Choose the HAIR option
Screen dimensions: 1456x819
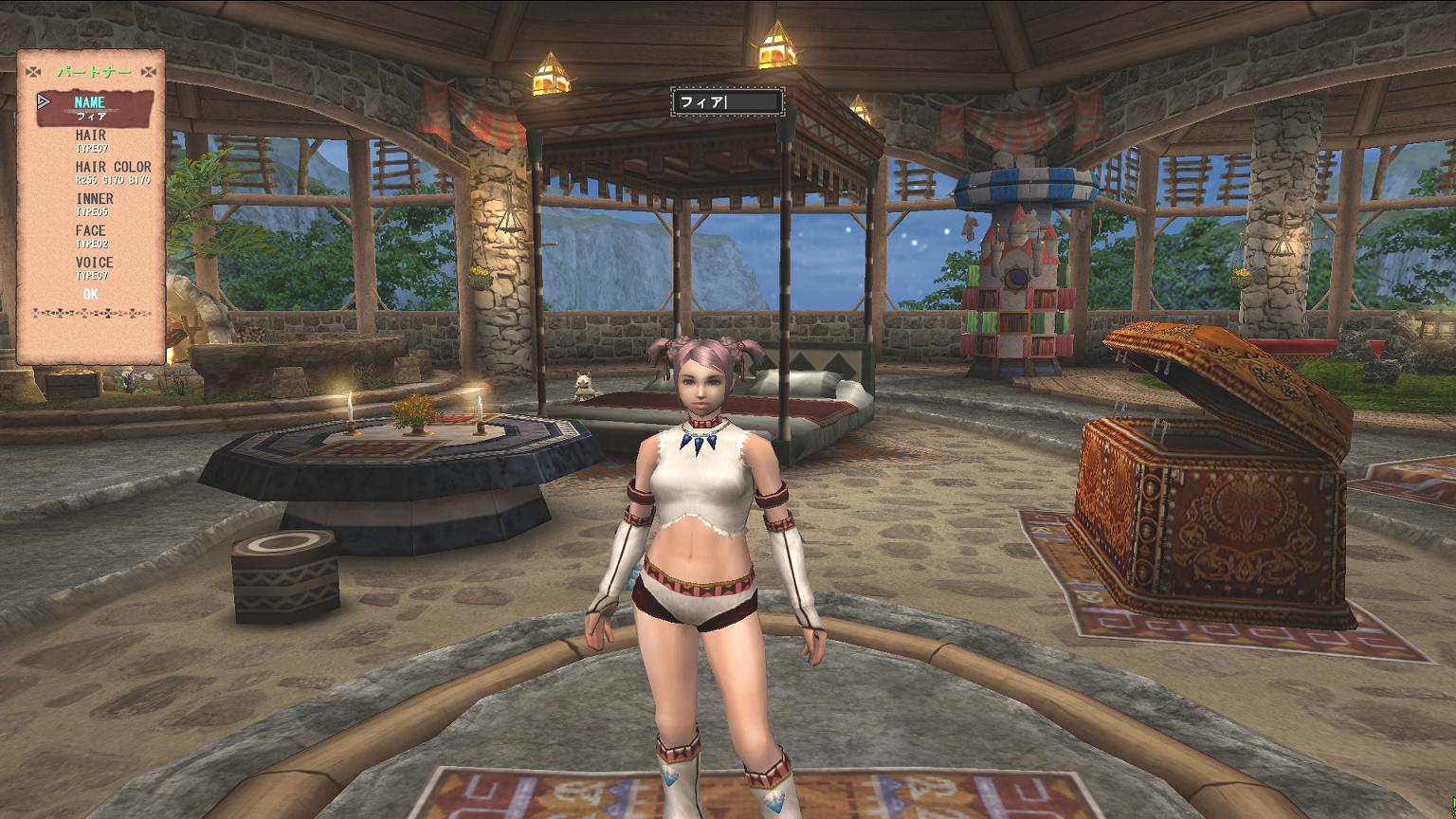(91, 140)
